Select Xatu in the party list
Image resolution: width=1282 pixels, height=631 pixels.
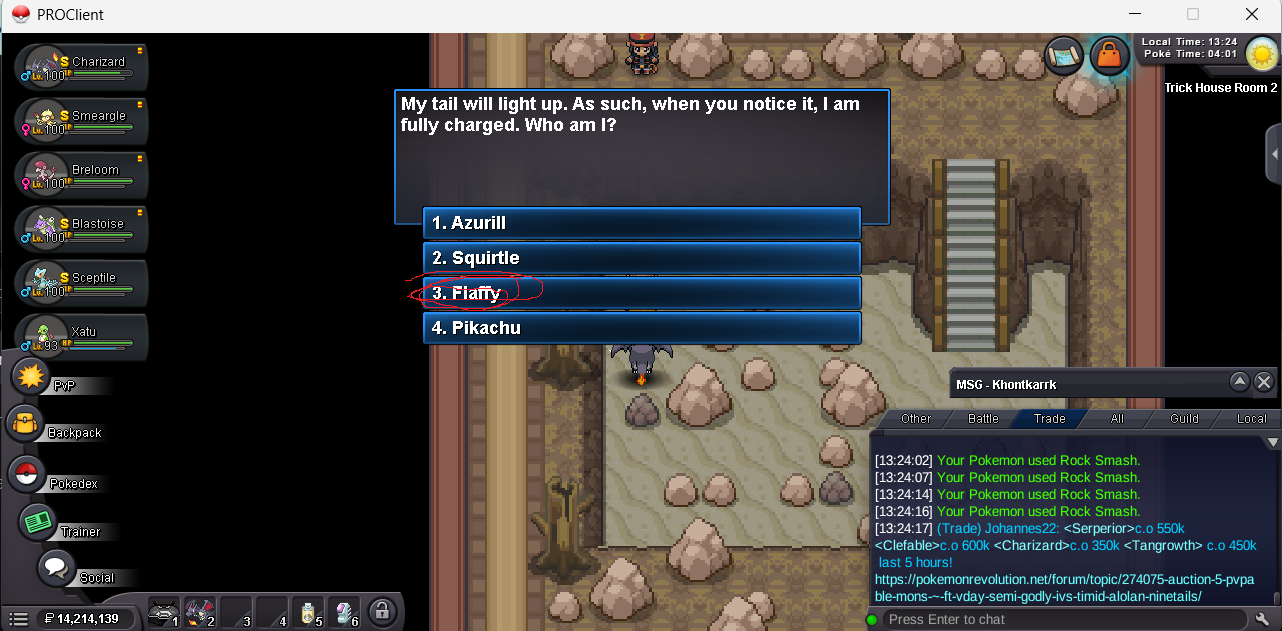tap(82, 337)
